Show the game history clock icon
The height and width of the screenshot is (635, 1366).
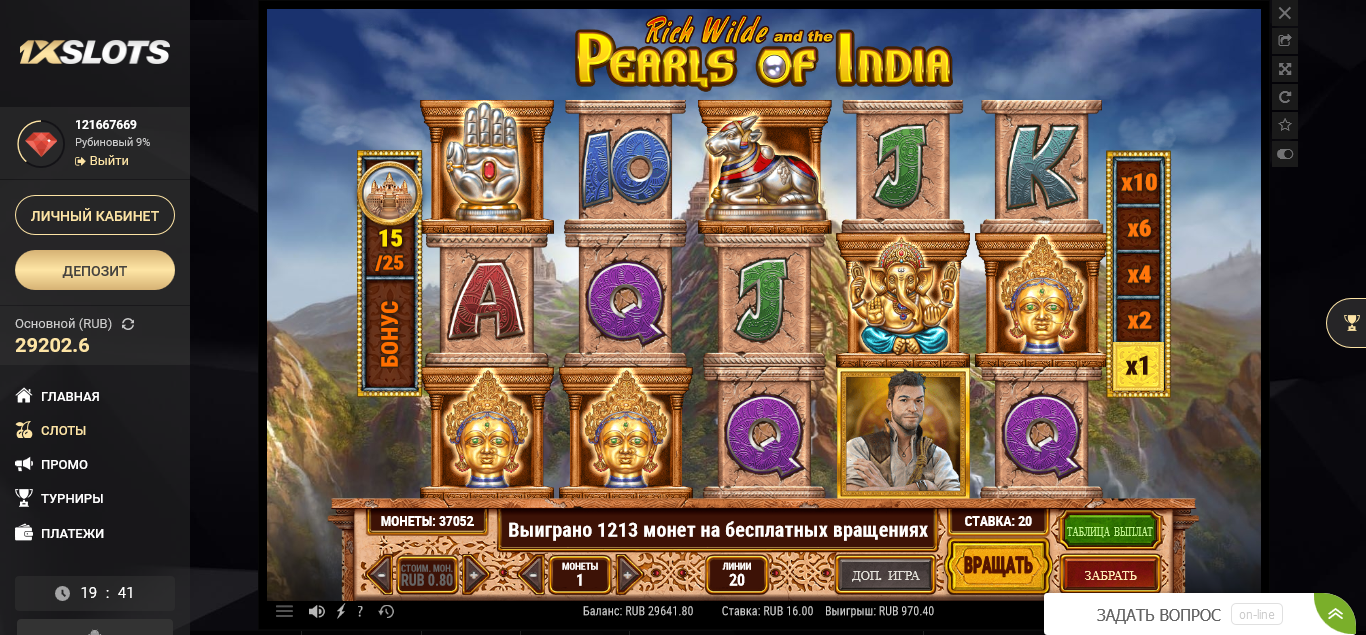[386, 611]
